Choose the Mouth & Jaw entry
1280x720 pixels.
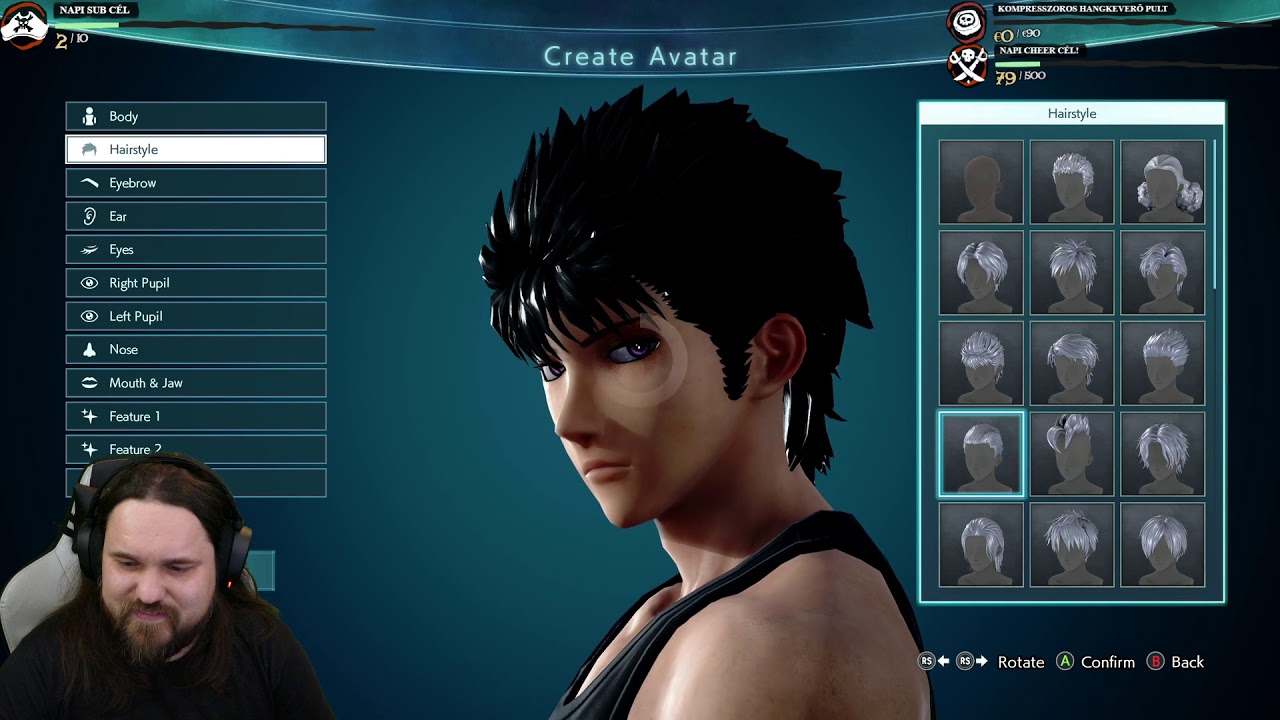(x=196, y=383)
